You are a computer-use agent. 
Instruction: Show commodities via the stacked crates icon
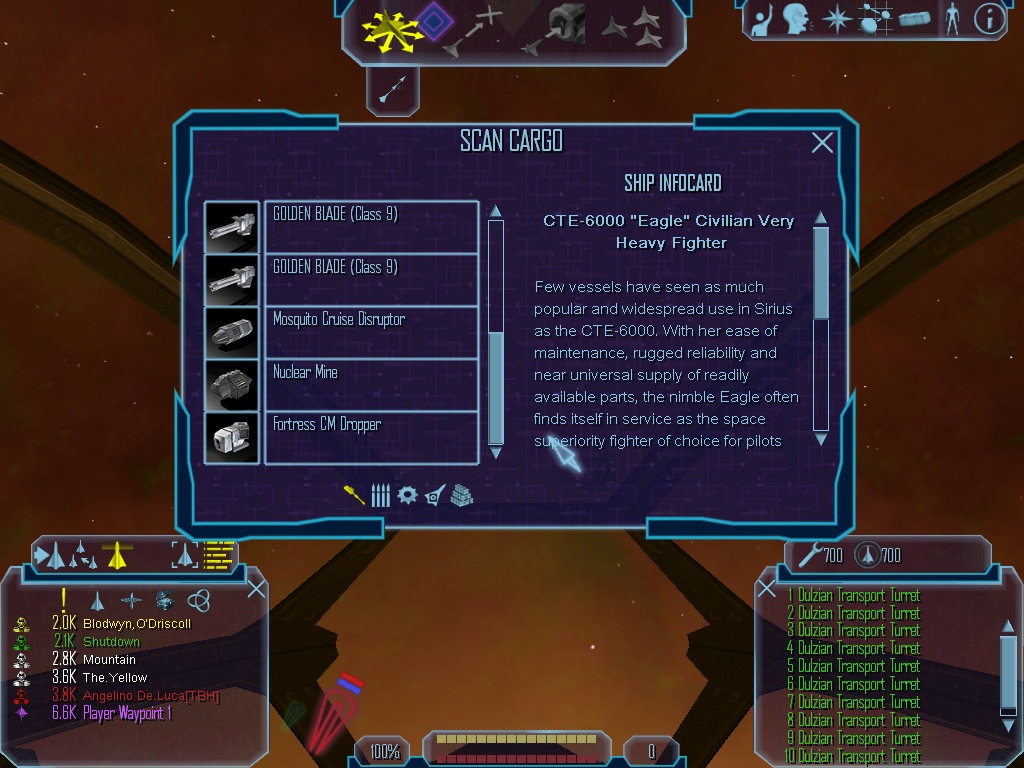click(461, 495)
